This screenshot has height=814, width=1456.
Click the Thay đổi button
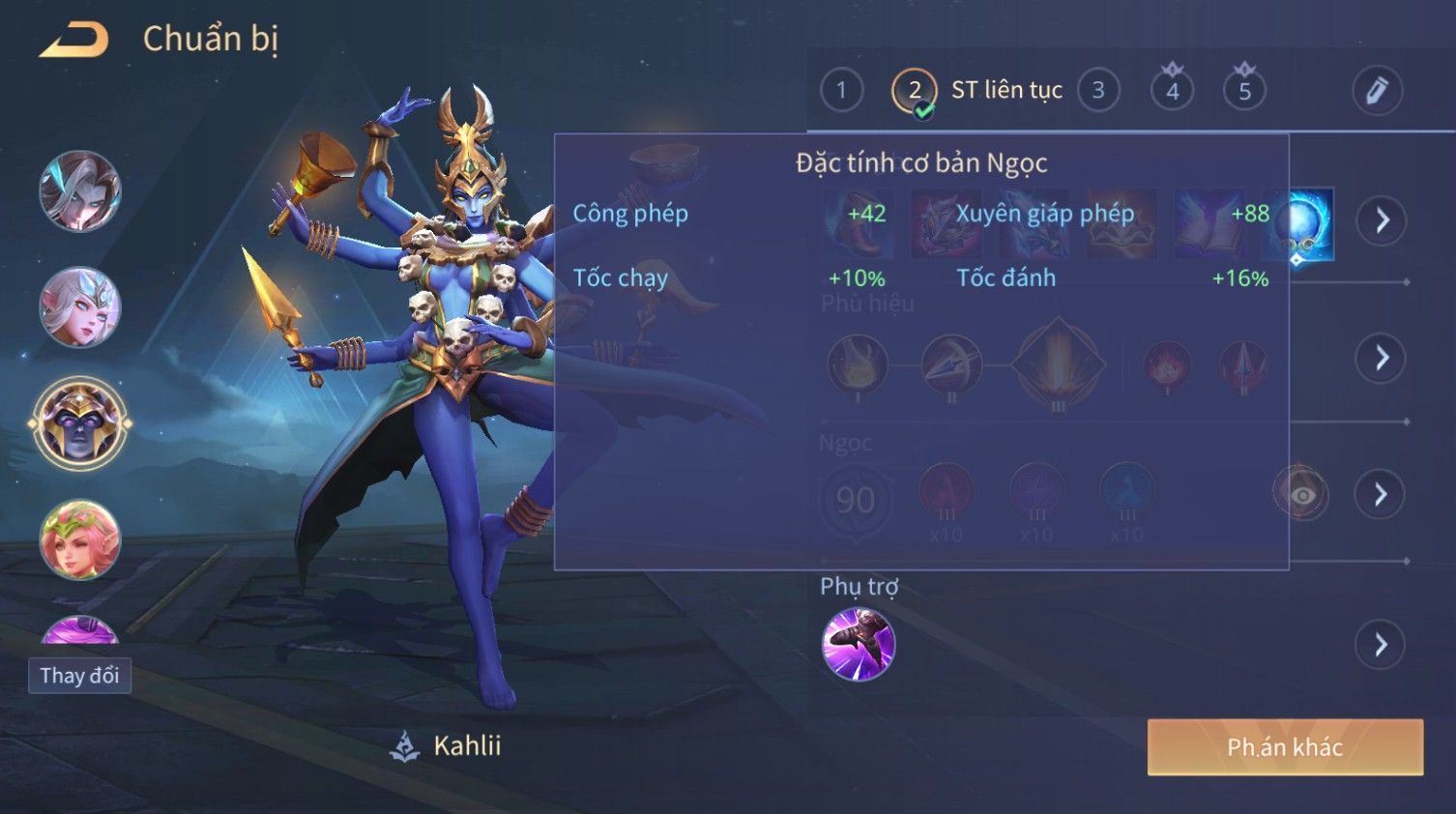[79, 676]
